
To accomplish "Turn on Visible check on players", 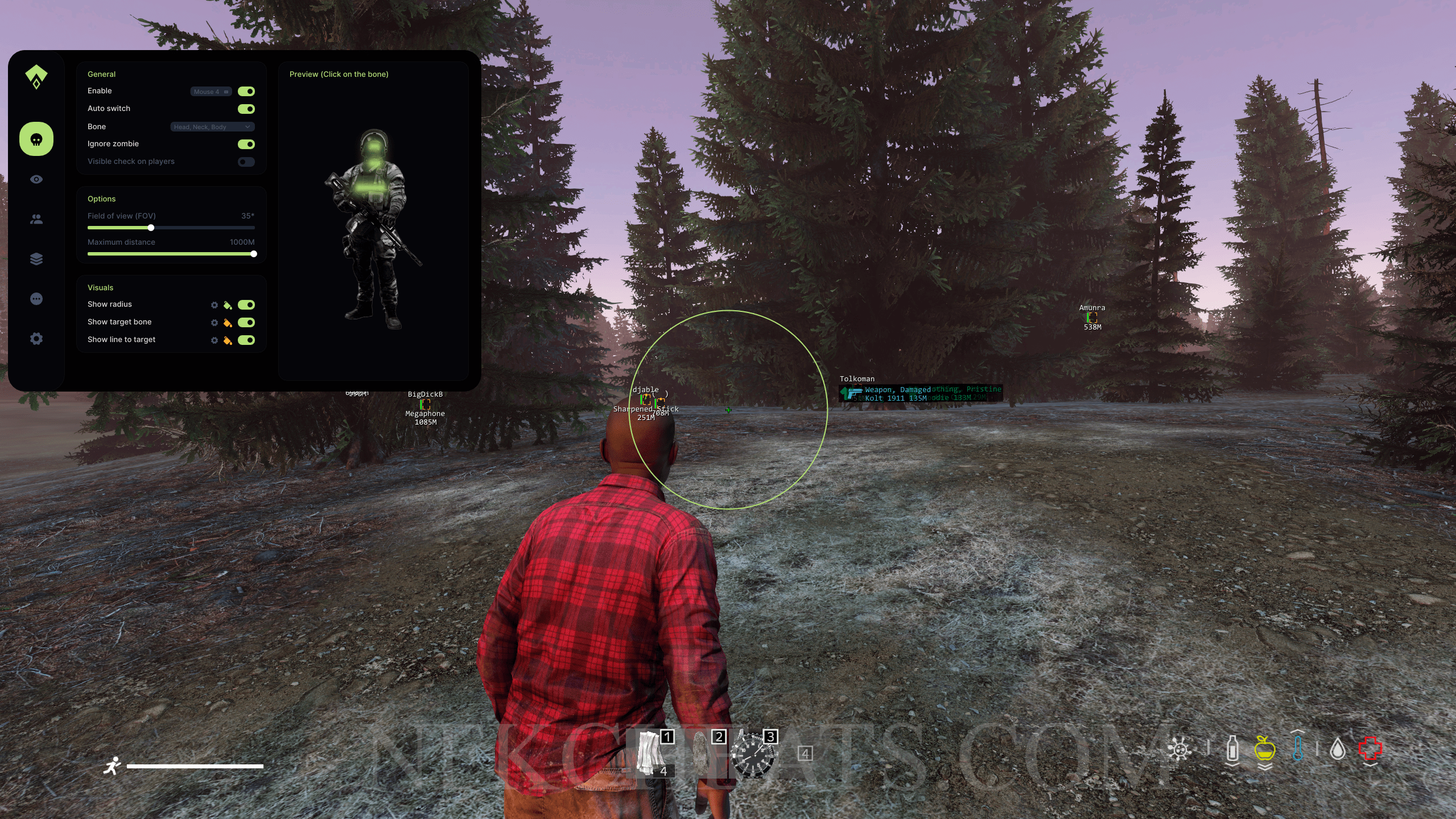I will (246, 162).
